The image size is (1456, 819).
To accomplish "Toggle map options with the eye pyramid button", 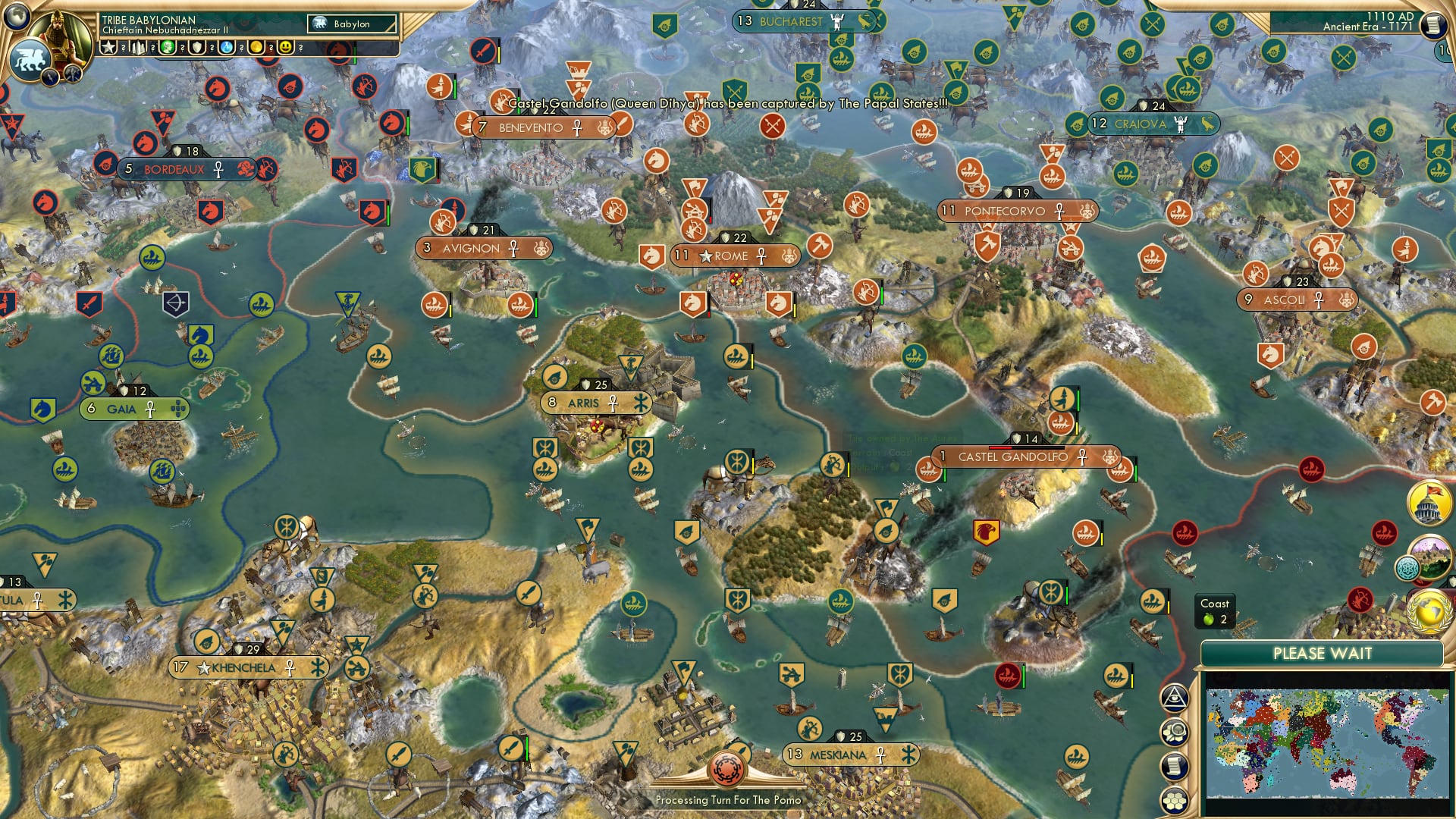I will (x=1174, y=698).
